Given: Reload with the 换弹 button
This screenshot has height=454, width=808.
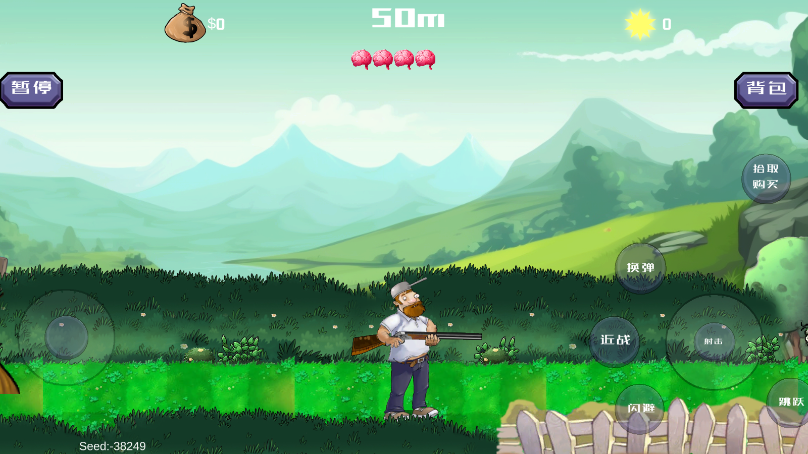Looking at the screenshot, I should (x=640, y=268).
